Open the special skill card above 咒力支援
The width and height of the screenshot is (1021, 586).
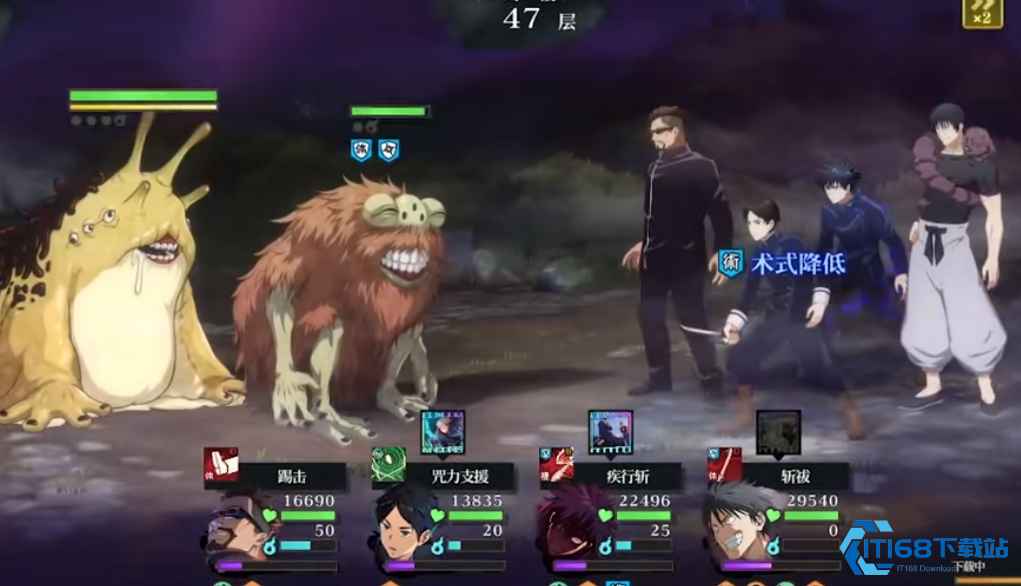pyautogui.click(x=442, y=432)
